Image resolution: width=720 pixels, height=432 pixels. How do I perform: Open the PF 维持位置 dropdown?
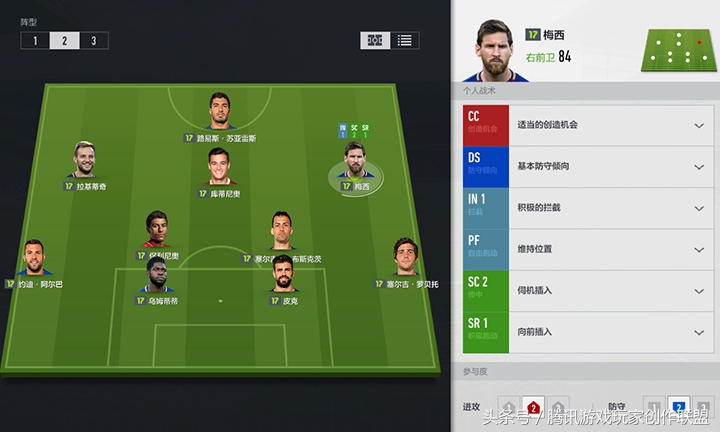(x=699, y=249)
